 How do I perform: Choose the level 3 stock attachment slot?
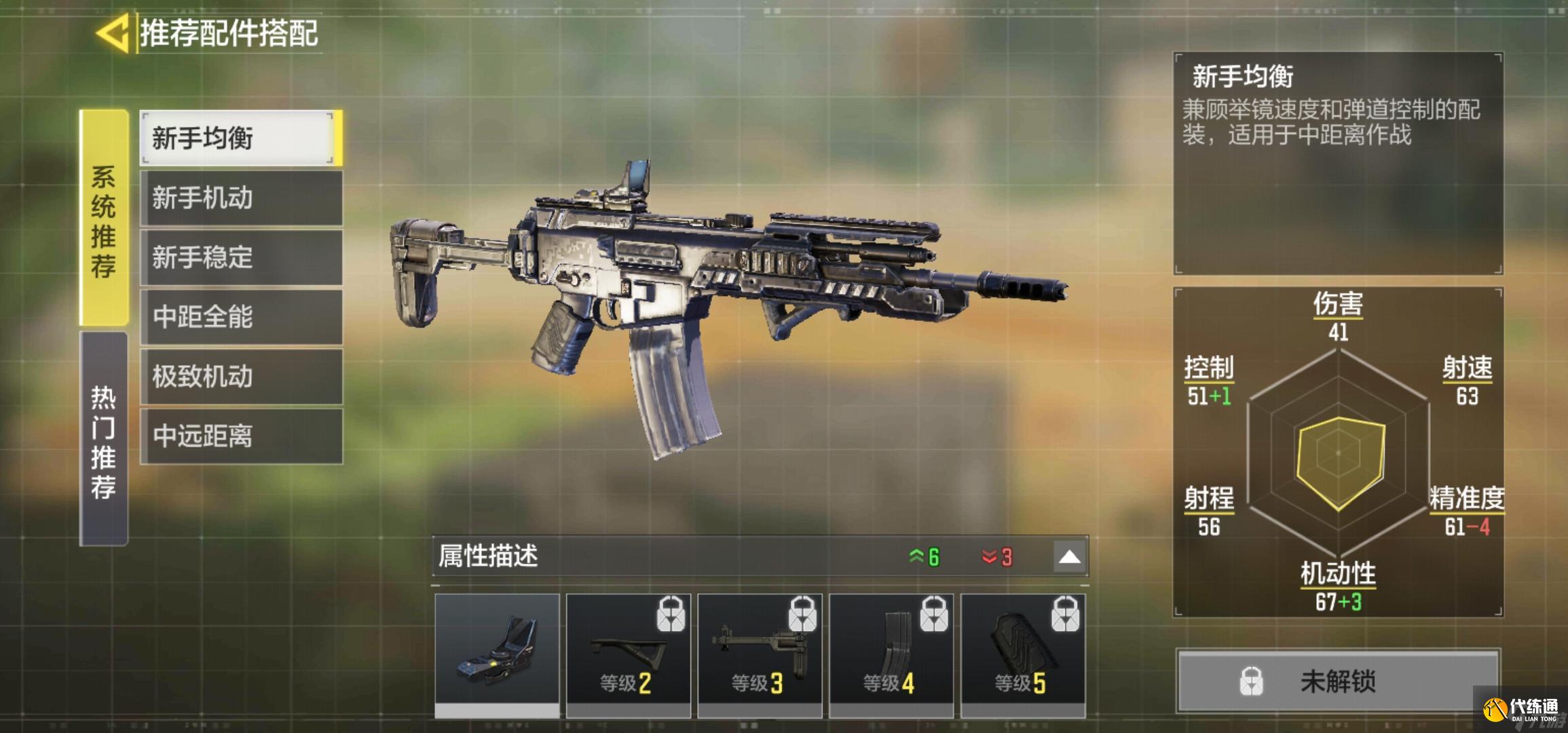pos(760,653)
